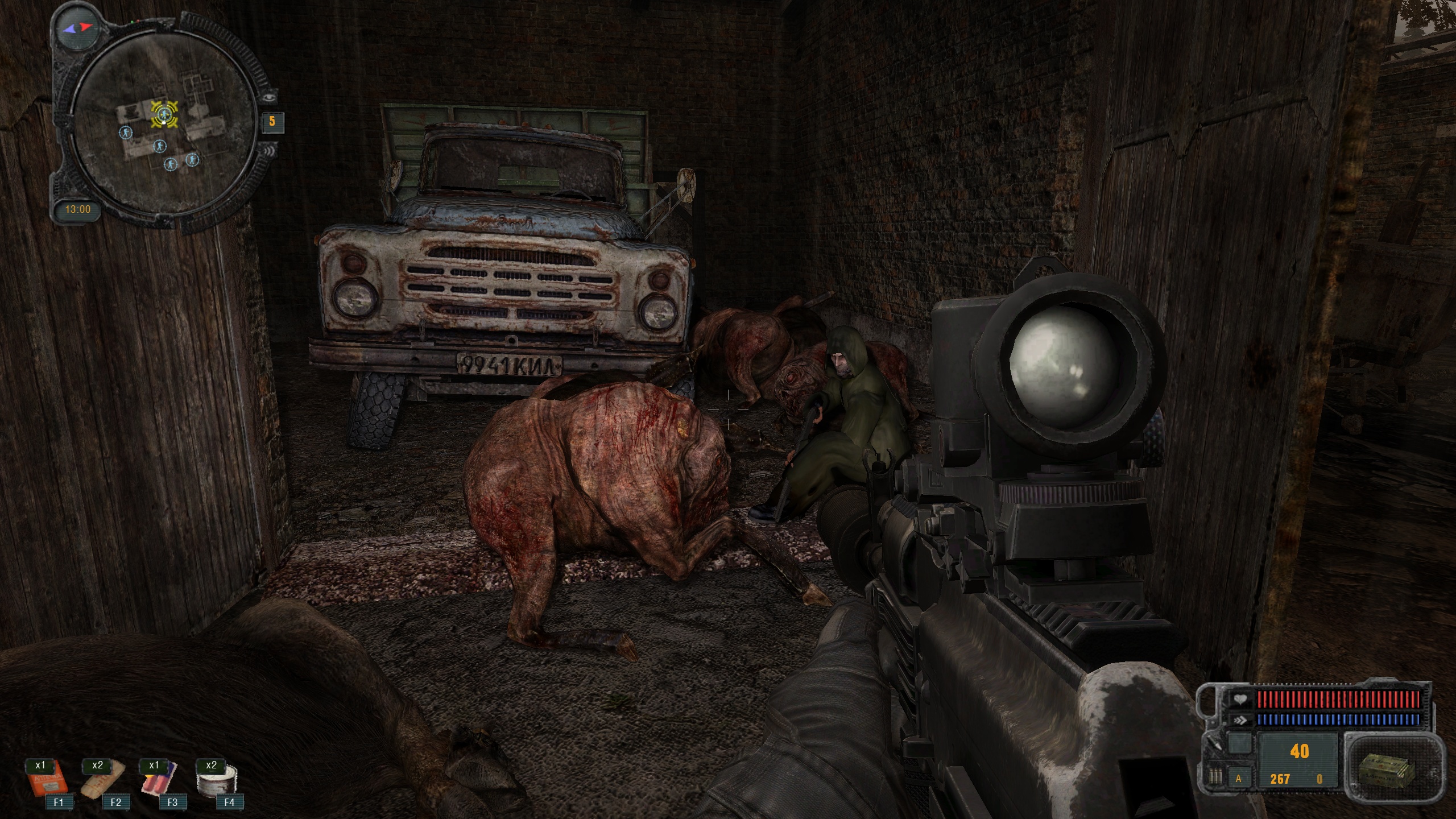
Task: Select the yellow-highlighted stalker marker on minimap
Action: pyautogui.click(x=164, y=114)
